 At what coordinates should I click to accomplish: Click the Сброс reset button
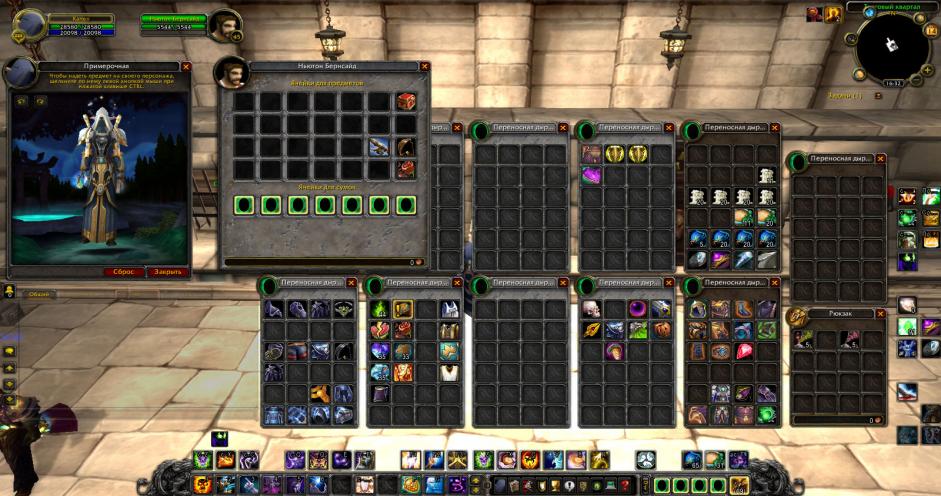[x=124, y=271]
